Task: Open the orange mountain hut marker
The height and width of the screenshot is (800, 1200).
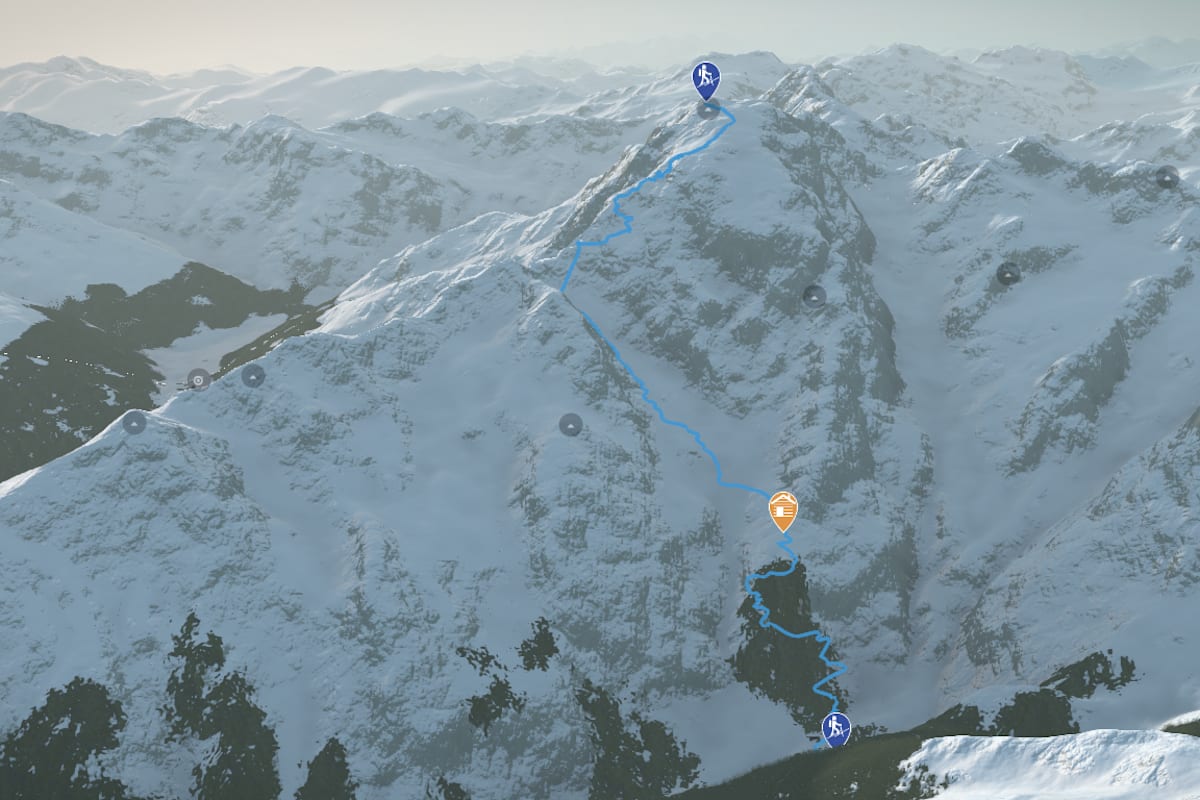Action: pyautogui.click(x=783, y=511)
